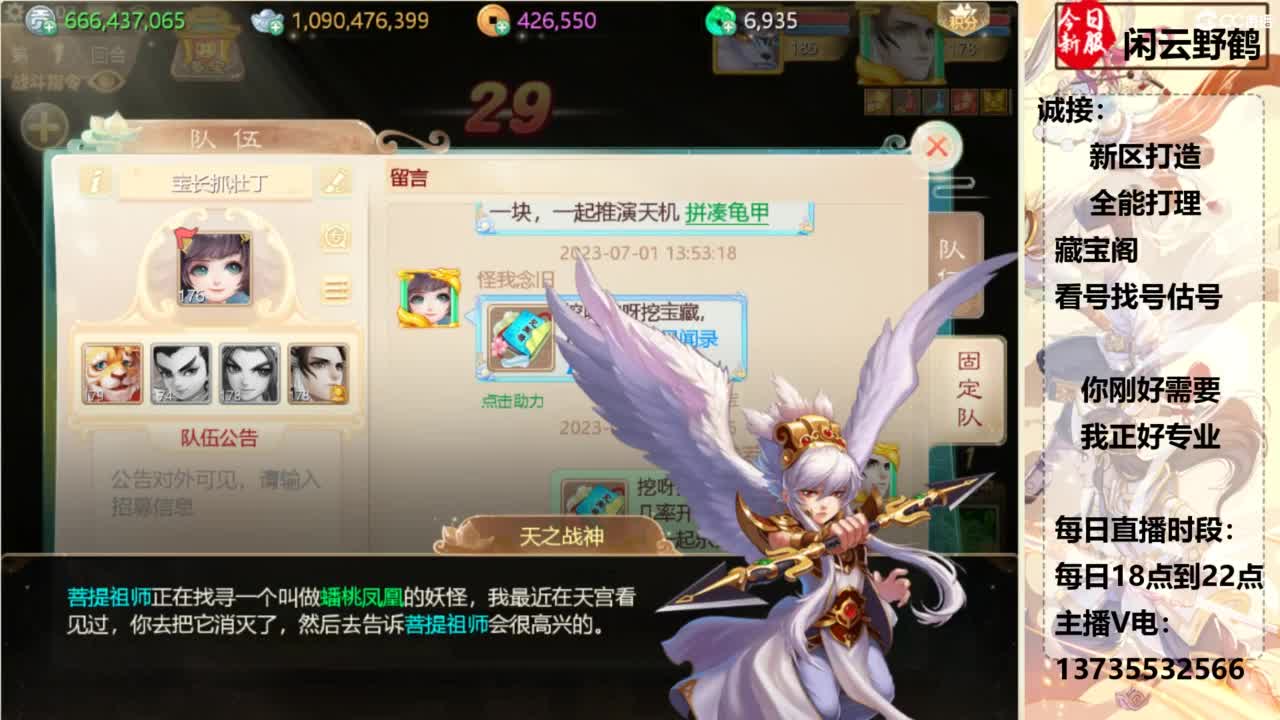The width and height of the screenshot is (1280, 720).
Task: Open the team member list icon
Action: (337, 290)
